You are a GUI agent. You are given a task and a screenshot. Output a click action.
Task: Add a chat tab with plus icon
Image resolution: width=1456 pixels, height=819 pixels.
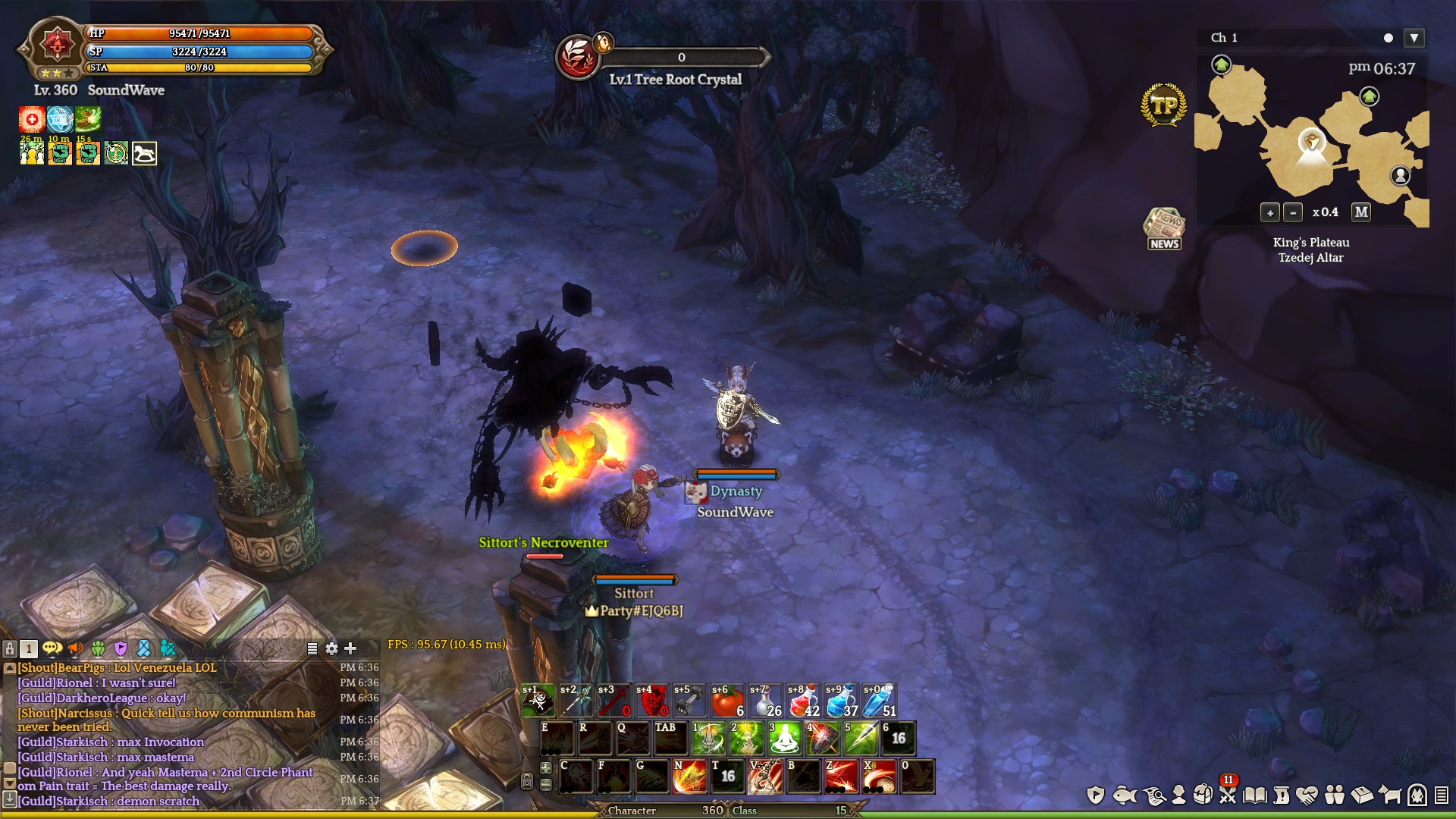click(x=350, y=648)
